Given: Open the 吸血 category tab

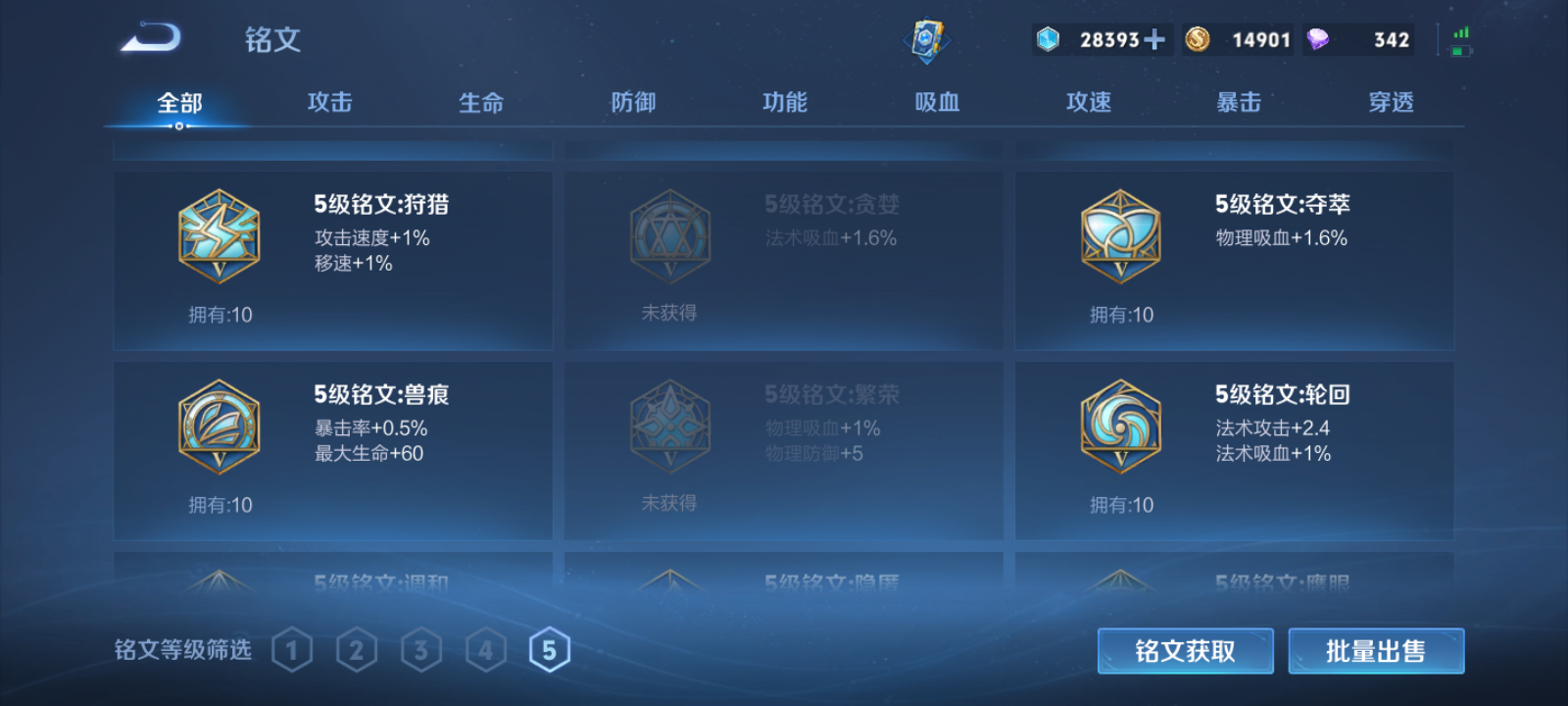Looking at the screenshot, I should coord(936,102).
